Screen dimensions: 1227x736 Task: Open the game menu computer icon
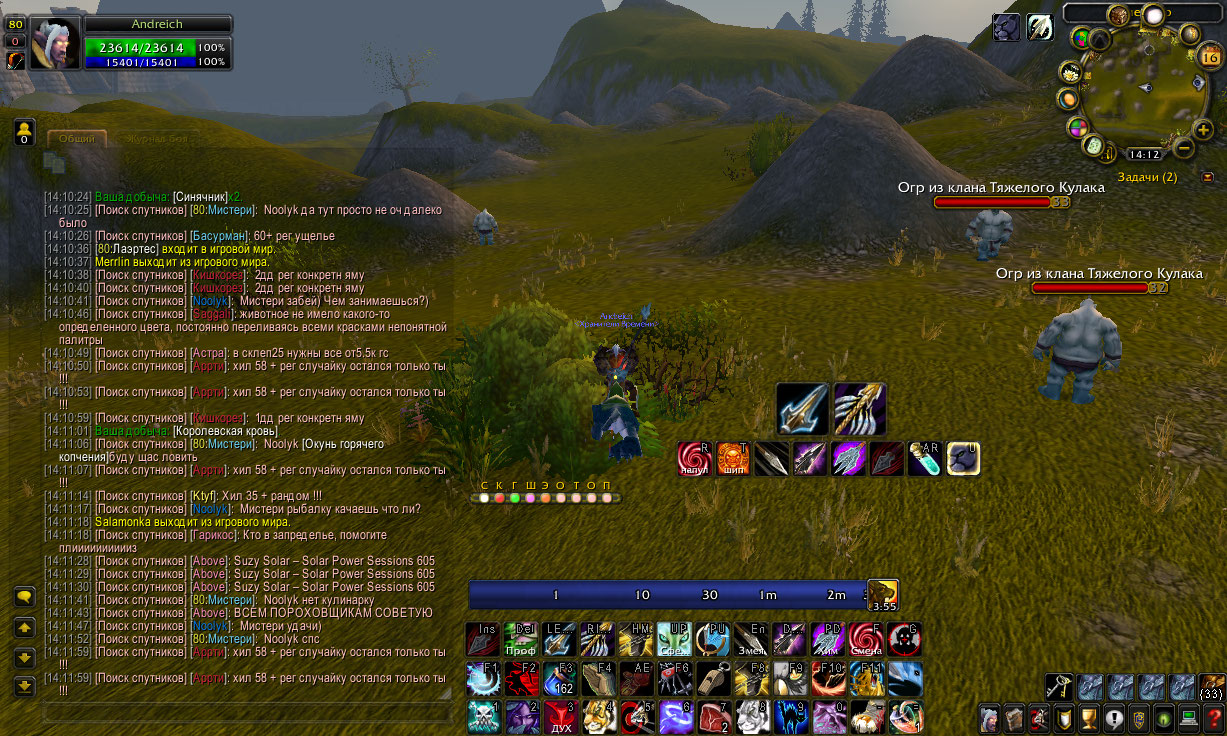[x=1189, y=718]
